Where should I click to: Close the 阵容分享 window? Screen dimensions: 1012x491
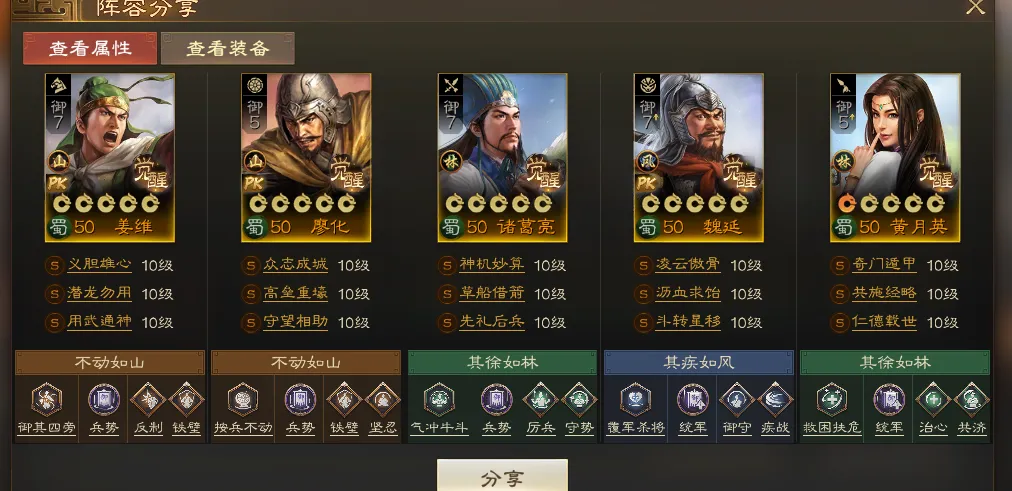[x=975, y=7]
